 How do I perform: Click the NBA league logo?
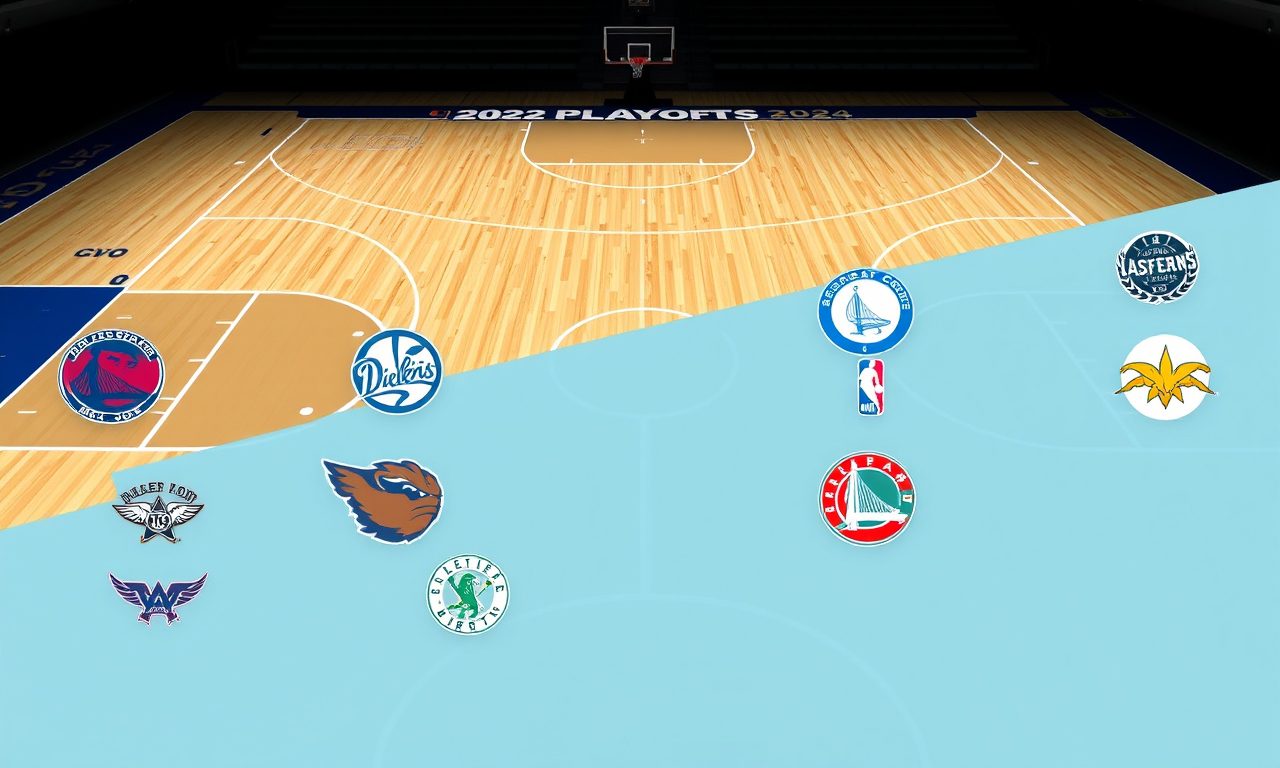click(x=870, y=387)
